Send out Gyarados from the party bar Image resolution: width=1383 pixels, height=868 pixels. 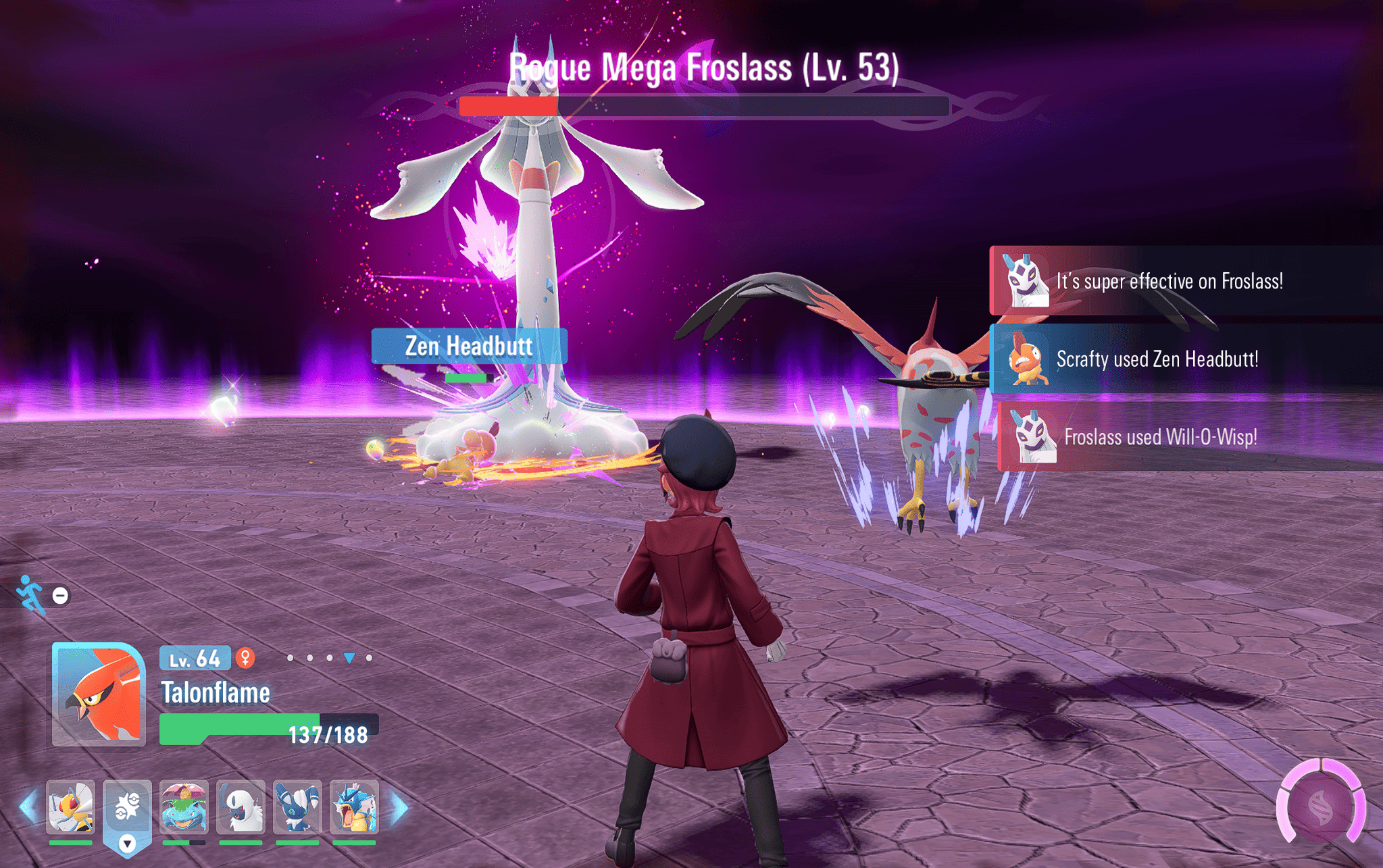(354, 807)
